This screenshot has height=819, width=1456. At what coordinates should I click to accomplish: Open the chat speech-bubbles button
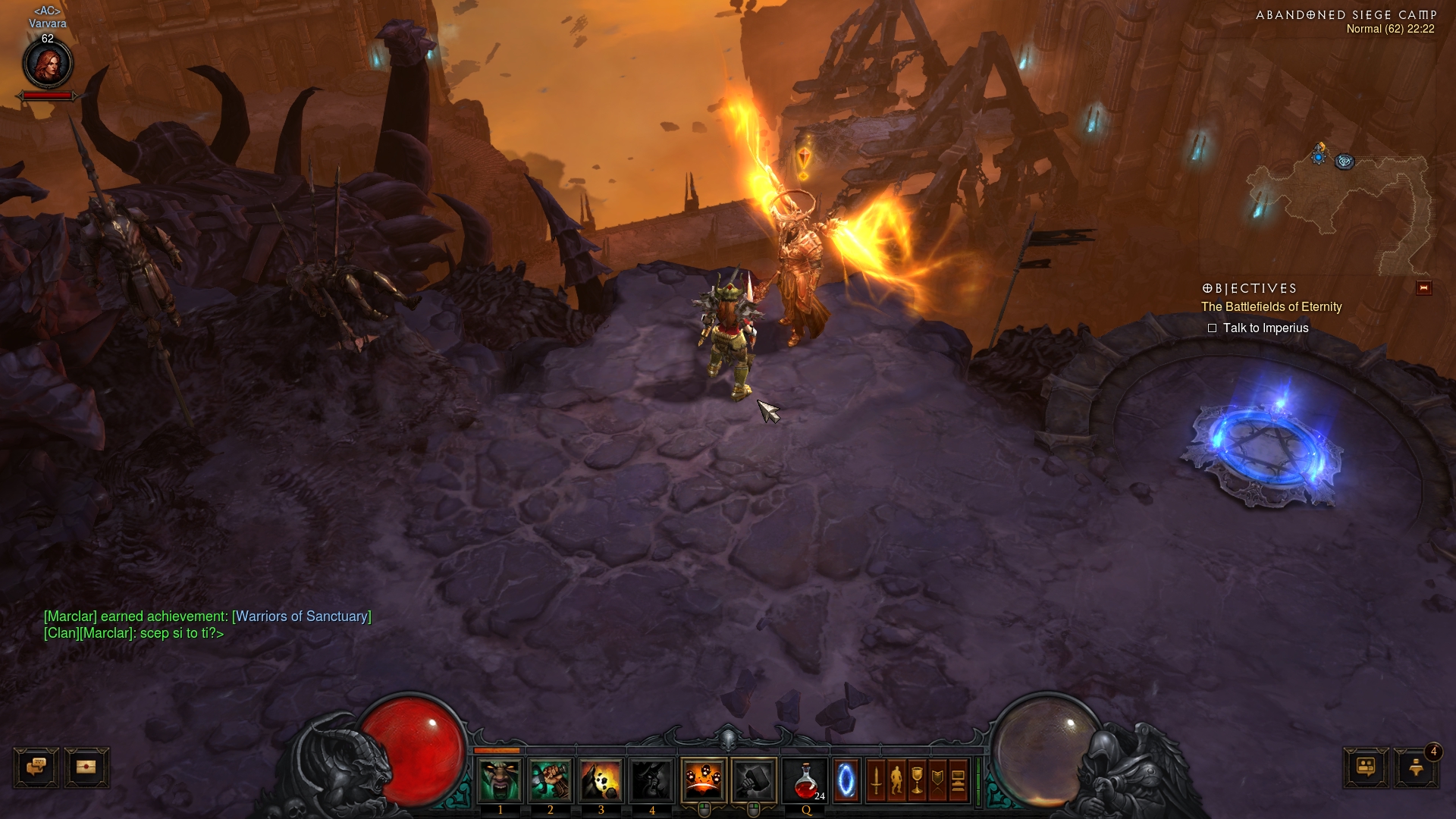point(36,767)
